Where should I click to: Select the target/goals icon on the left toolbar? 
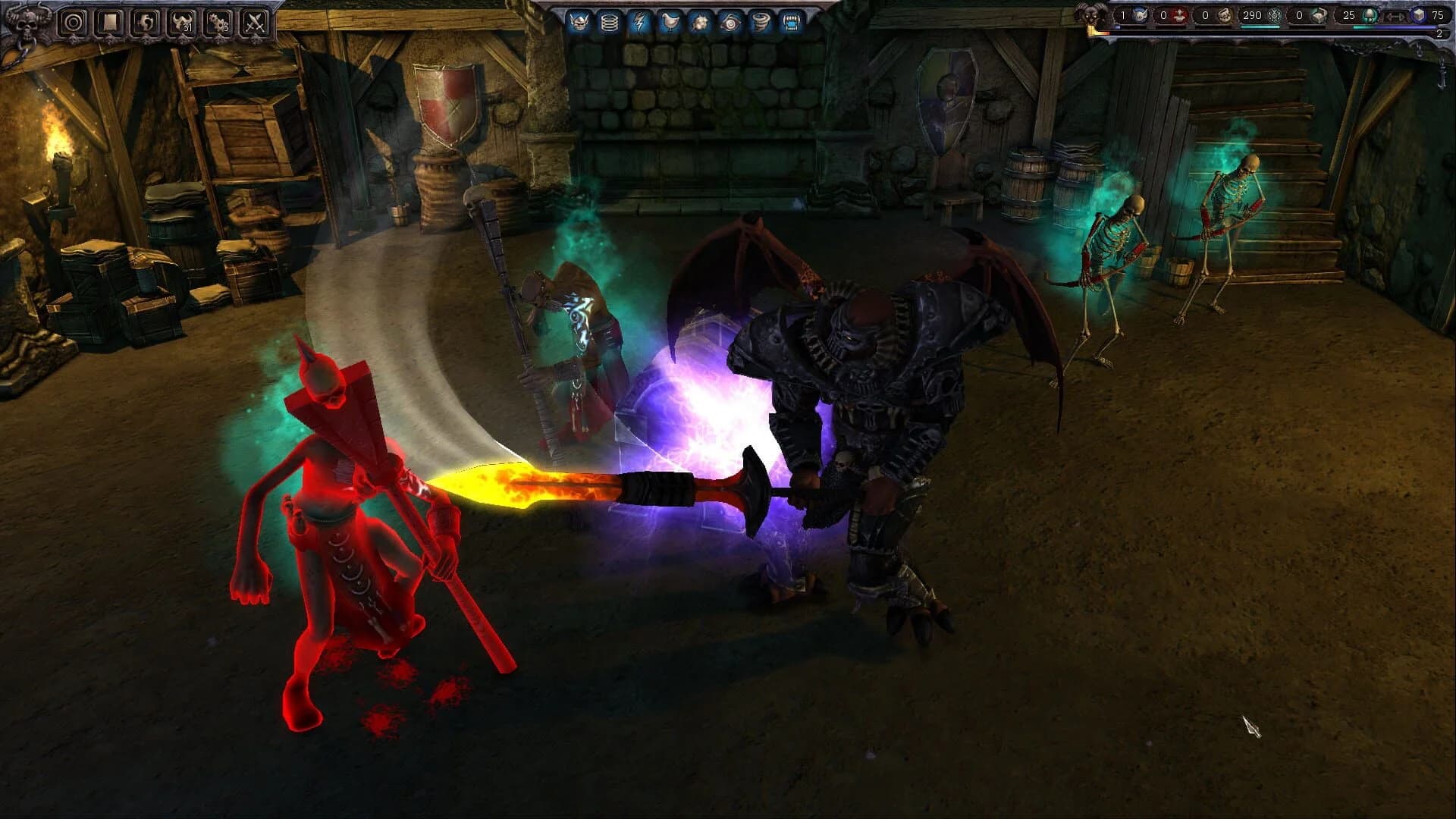[x=74, y=22]
